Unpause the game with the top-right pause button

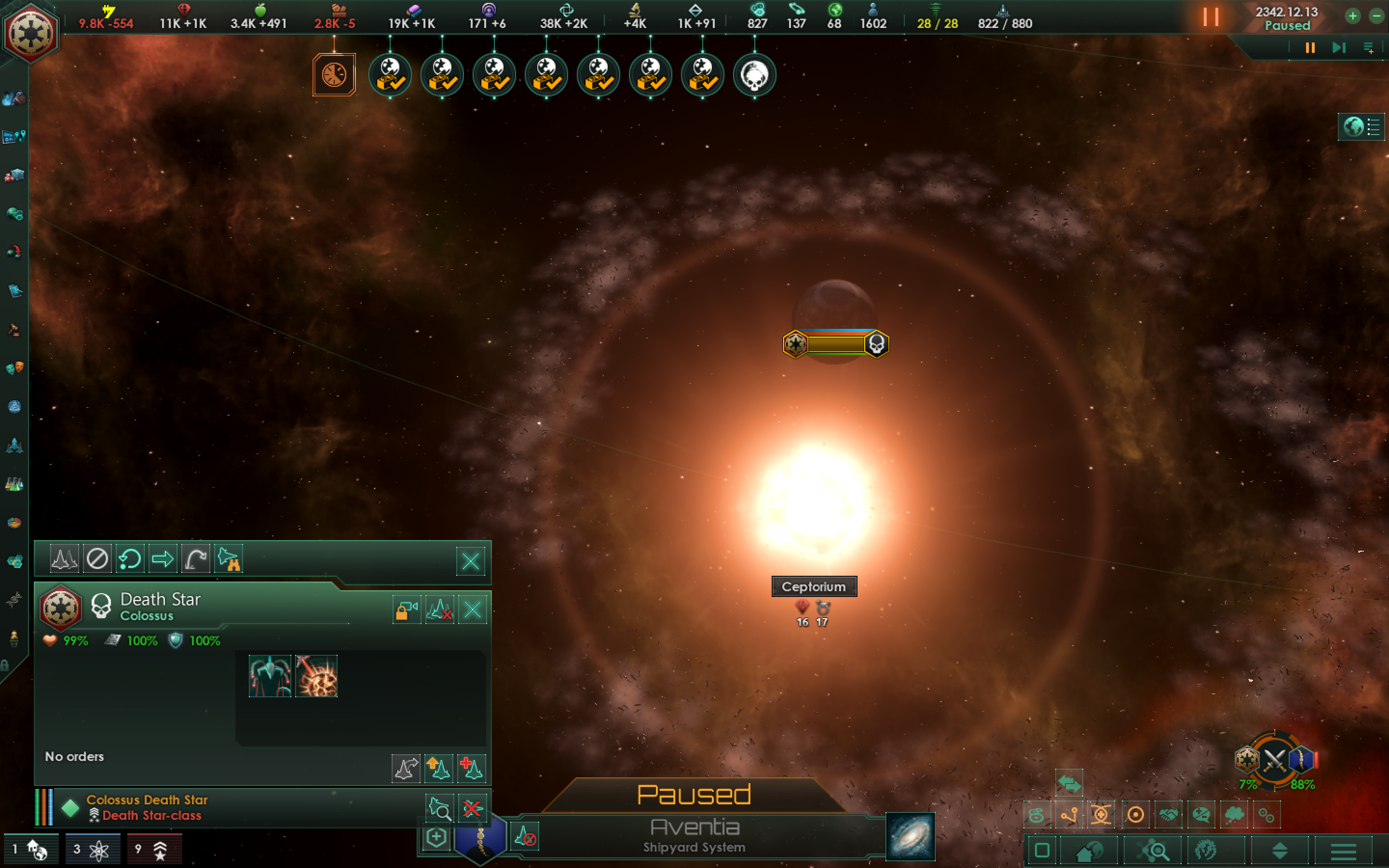pyautogui.click(x=1212, y=17)
